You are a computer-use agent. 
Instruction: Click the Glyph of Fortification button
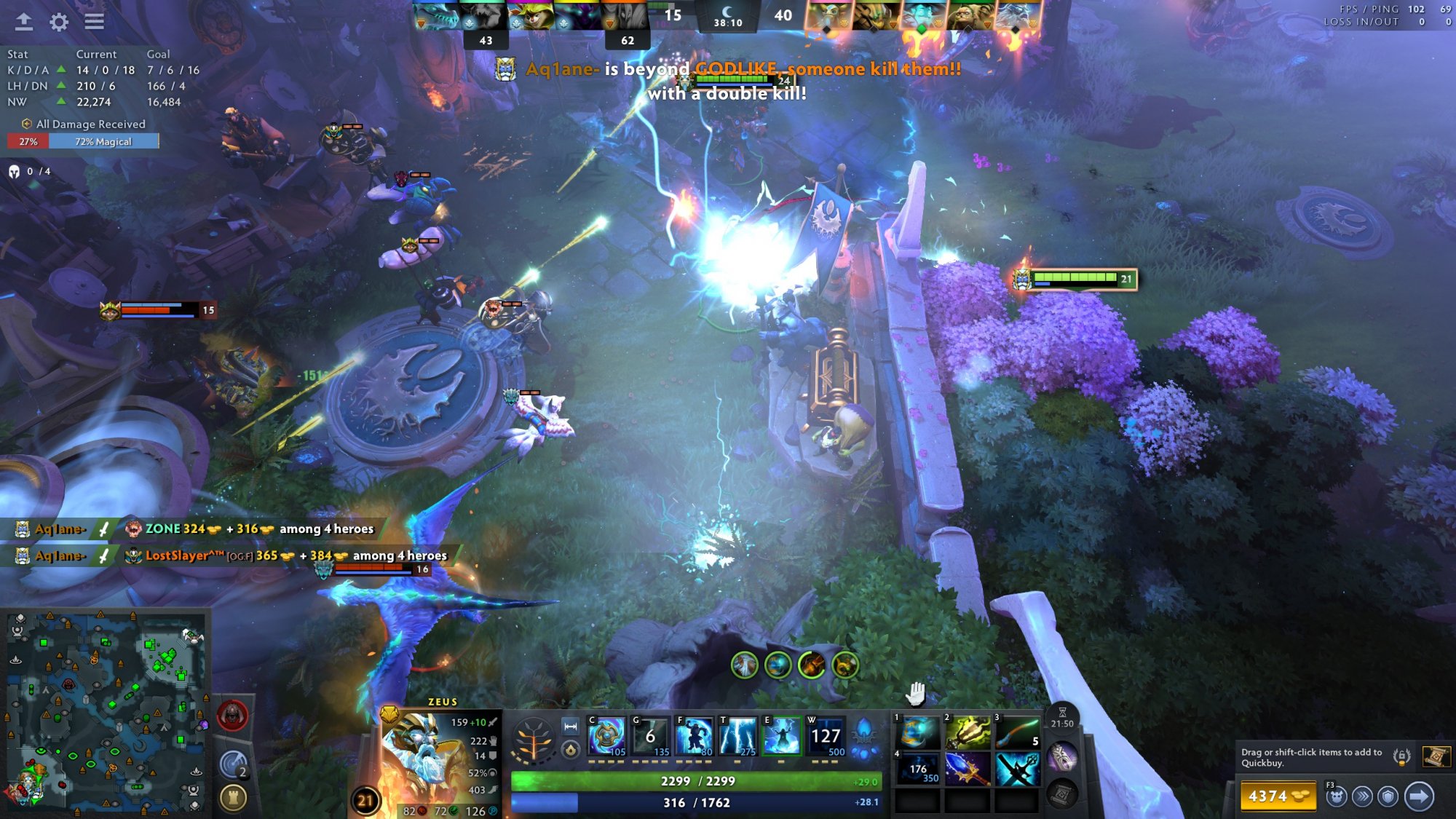233,798
